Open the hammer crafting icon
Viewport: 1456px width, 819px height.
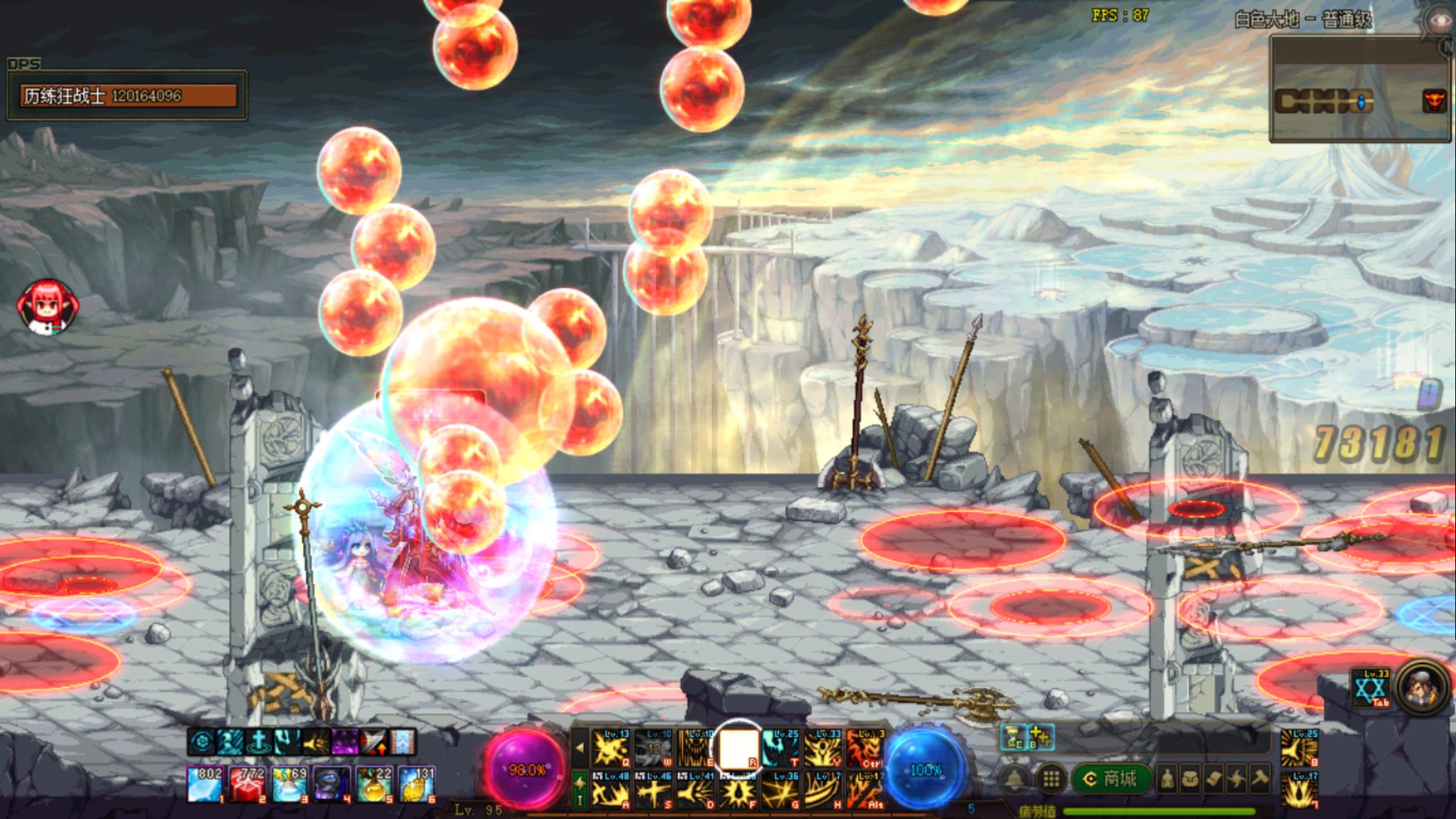pos(1260,780)
